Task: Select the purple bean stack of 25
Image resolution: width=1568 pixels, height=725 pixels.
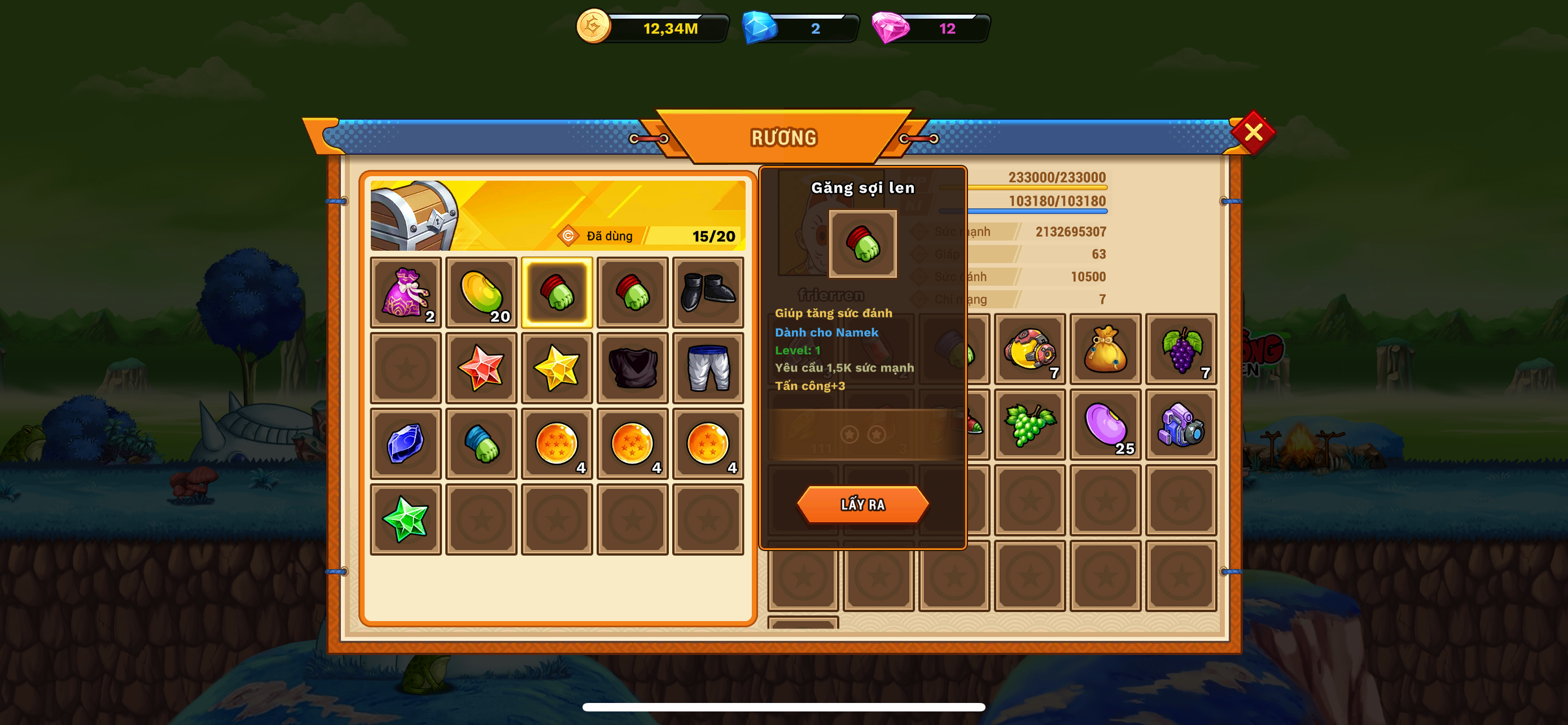Action: [1105, 425]
